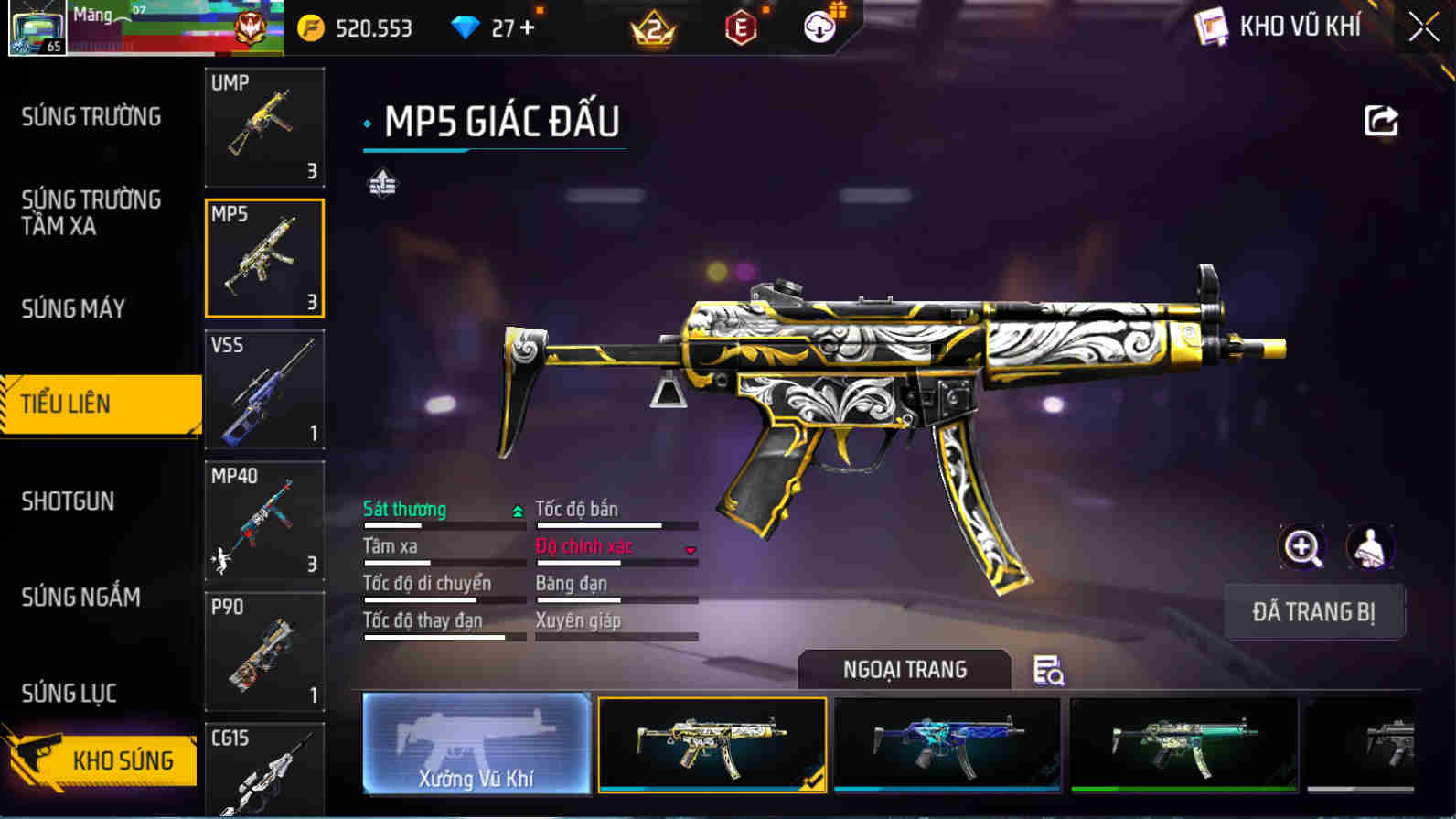Open the Ngoại Trang tab
This screenshot has width=1456, height=819.
tap(904, 669)
